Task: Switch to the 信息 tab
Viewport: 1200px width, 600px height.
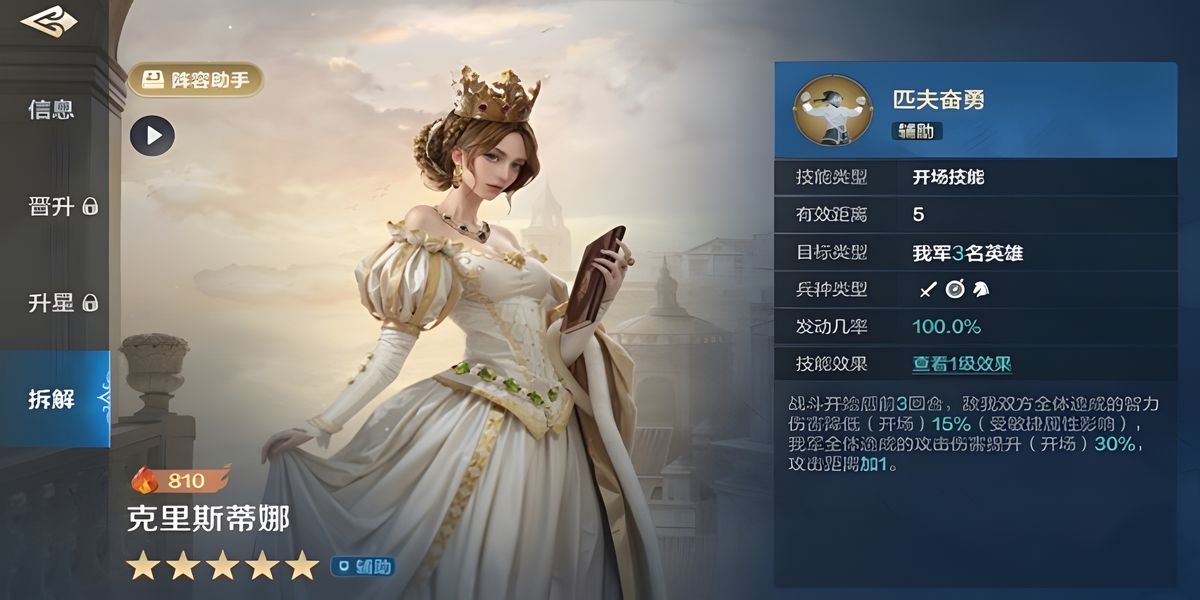Action: 51,109
